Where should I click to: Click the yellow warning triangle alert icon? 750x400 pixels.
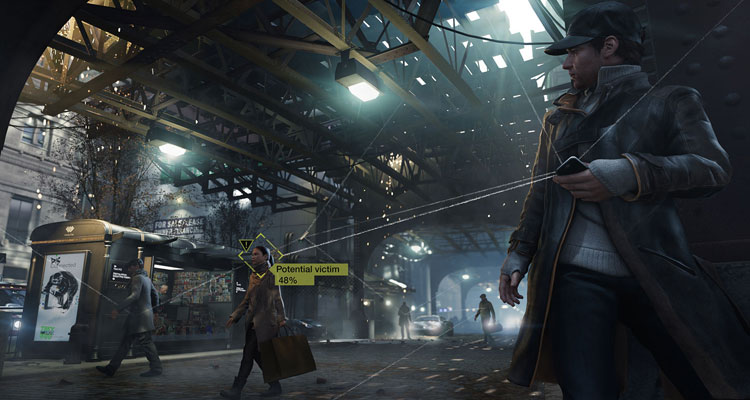coord(246,244)
